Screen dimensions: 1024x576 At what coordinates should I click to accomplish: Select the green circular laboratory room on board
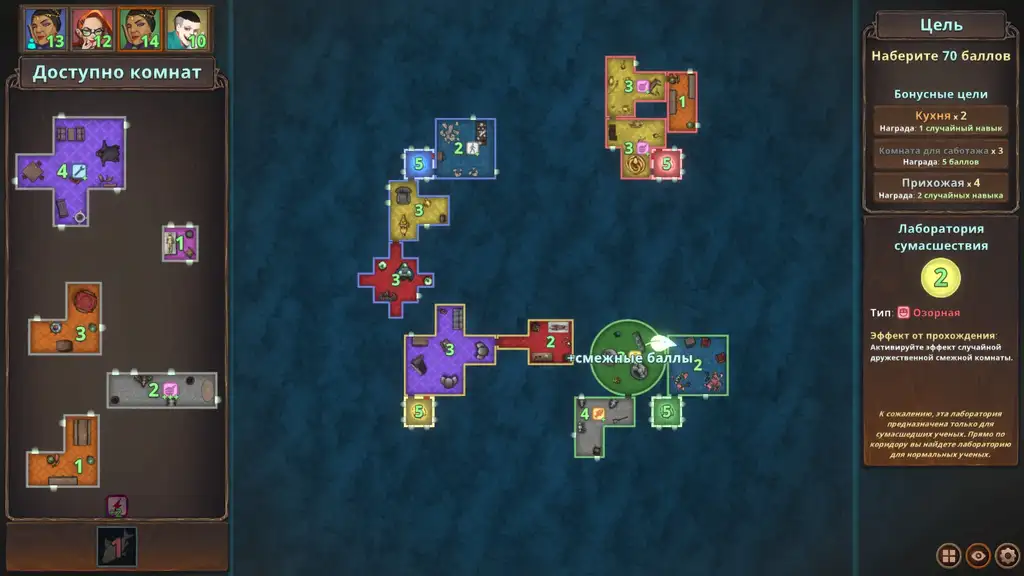point(627,358)
